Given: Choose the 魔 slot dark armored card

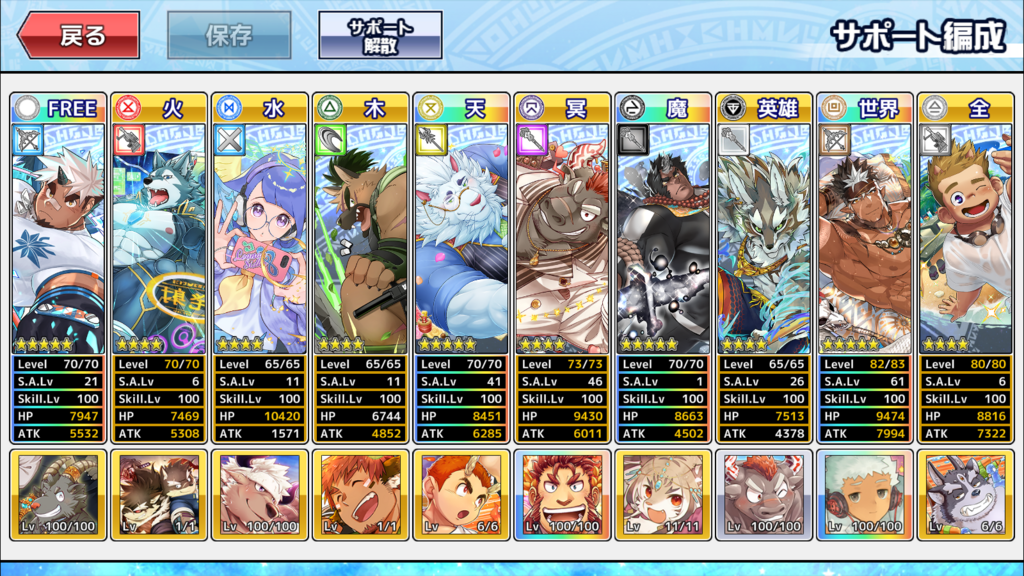Looking at the screenshot, I should [663, 240].
